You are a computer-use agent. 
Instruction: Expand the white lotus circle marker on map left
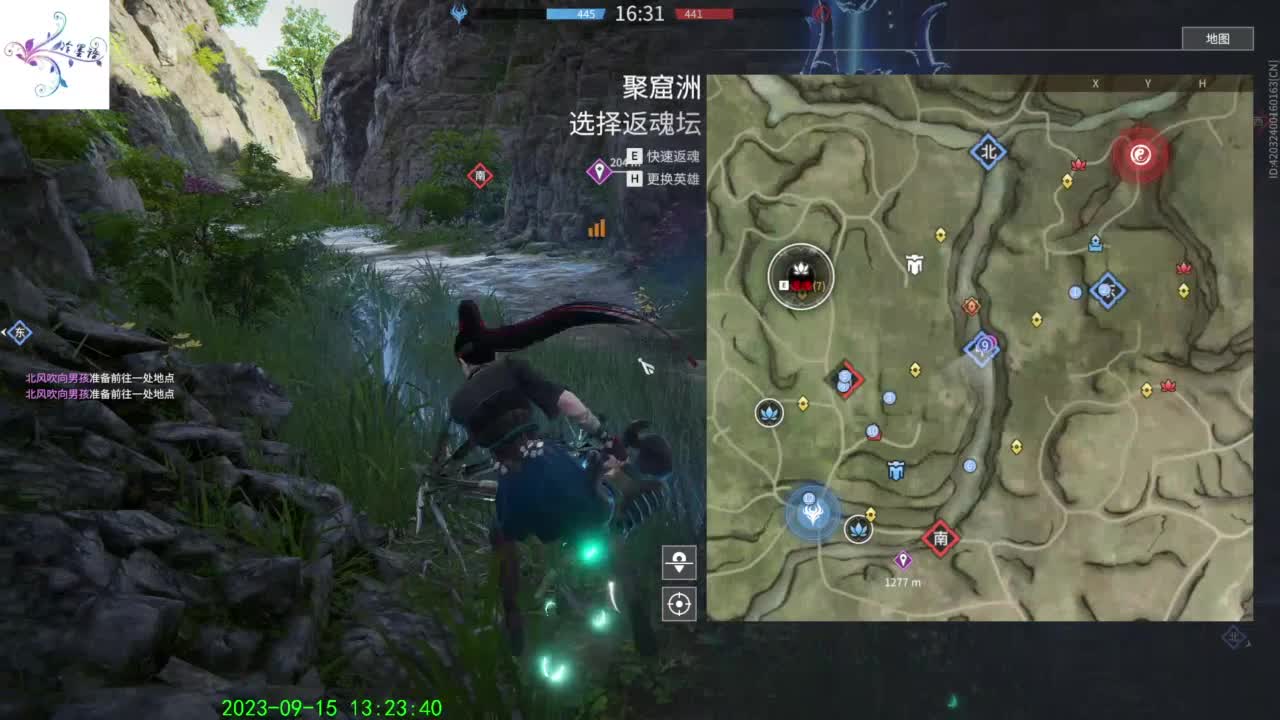click(770, 415)
